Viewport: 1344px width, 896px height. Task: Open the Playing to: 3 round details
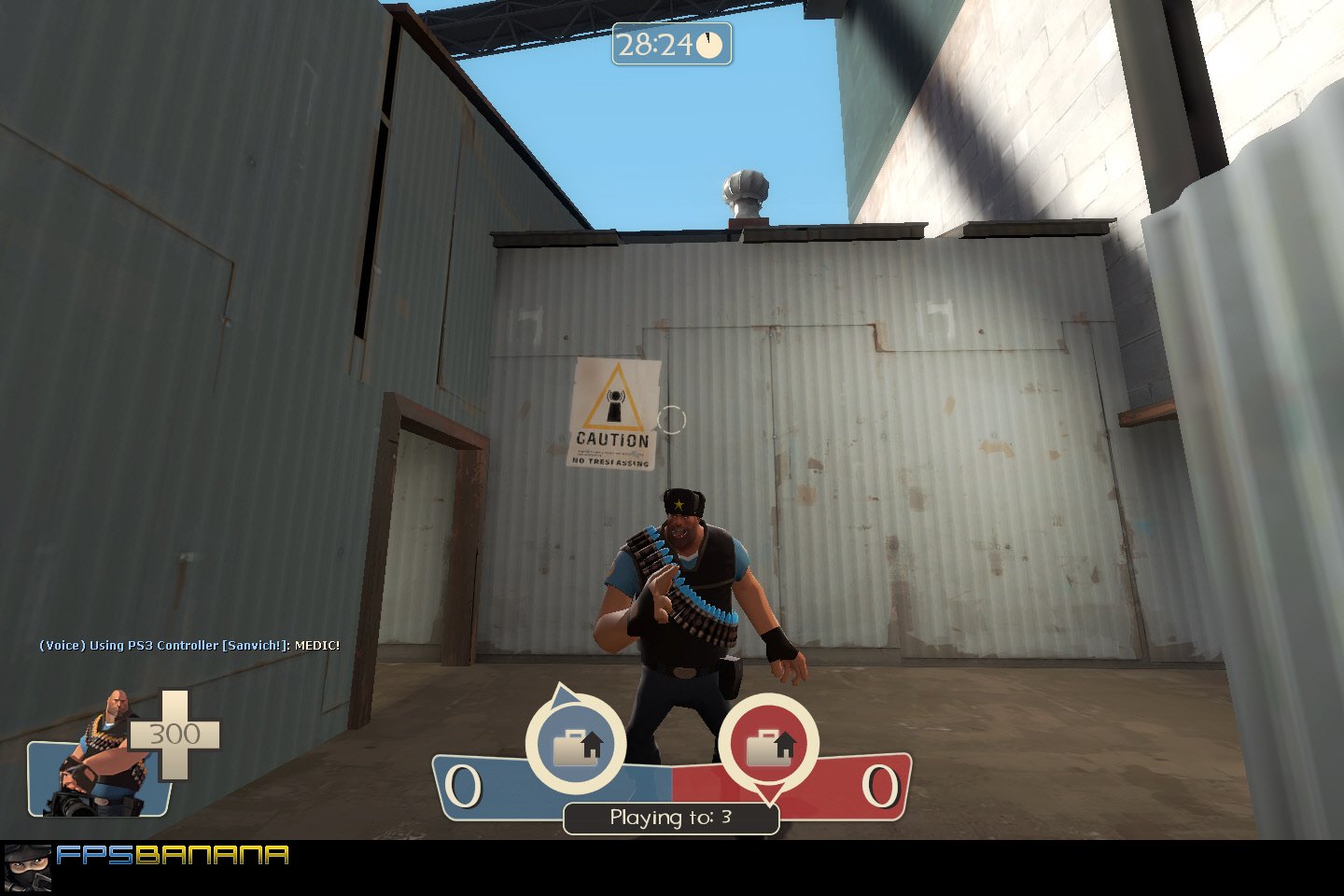tap(671, 817)
